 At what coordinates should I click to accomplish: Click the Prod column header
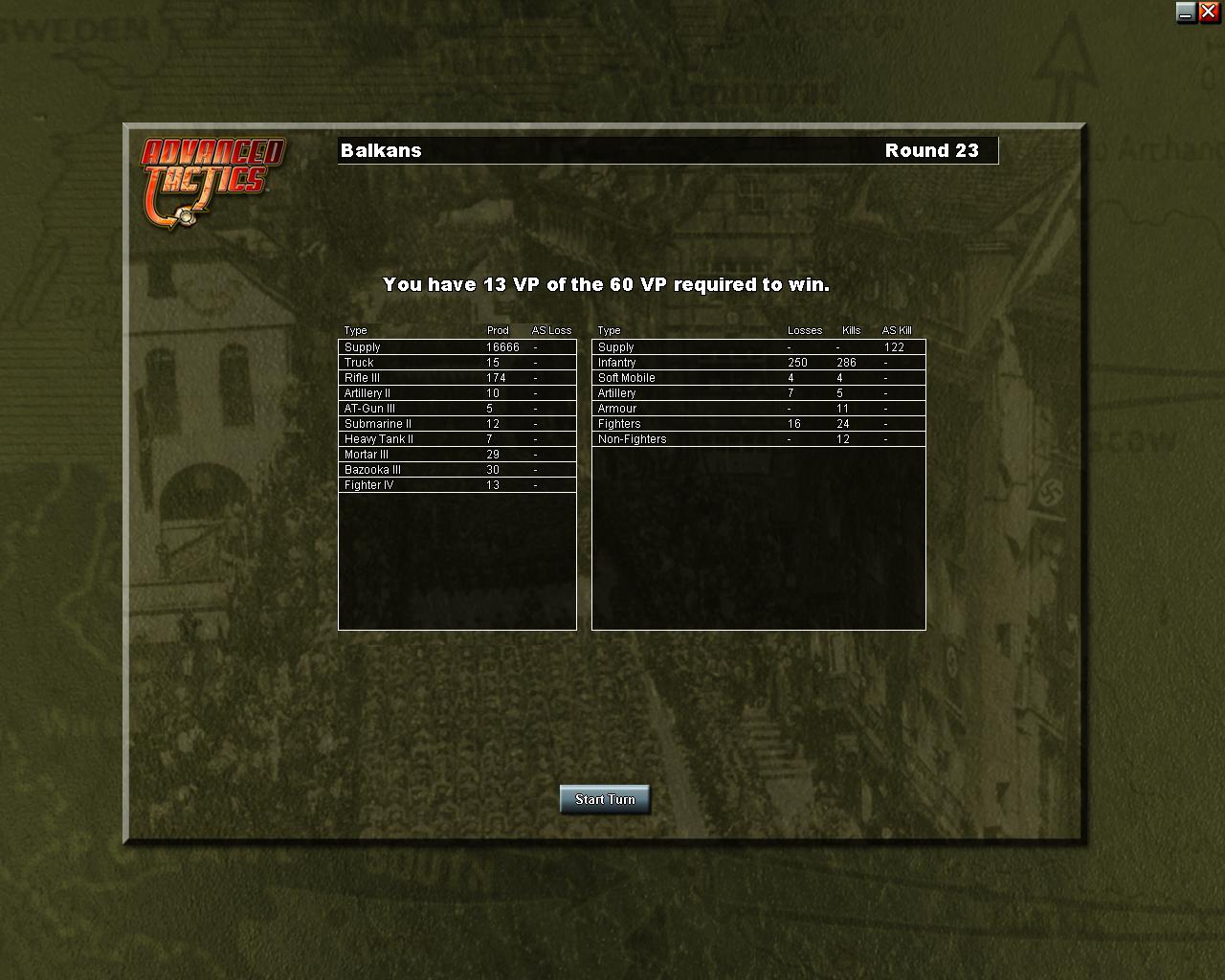pyautogui.click(x=497, y=330)
